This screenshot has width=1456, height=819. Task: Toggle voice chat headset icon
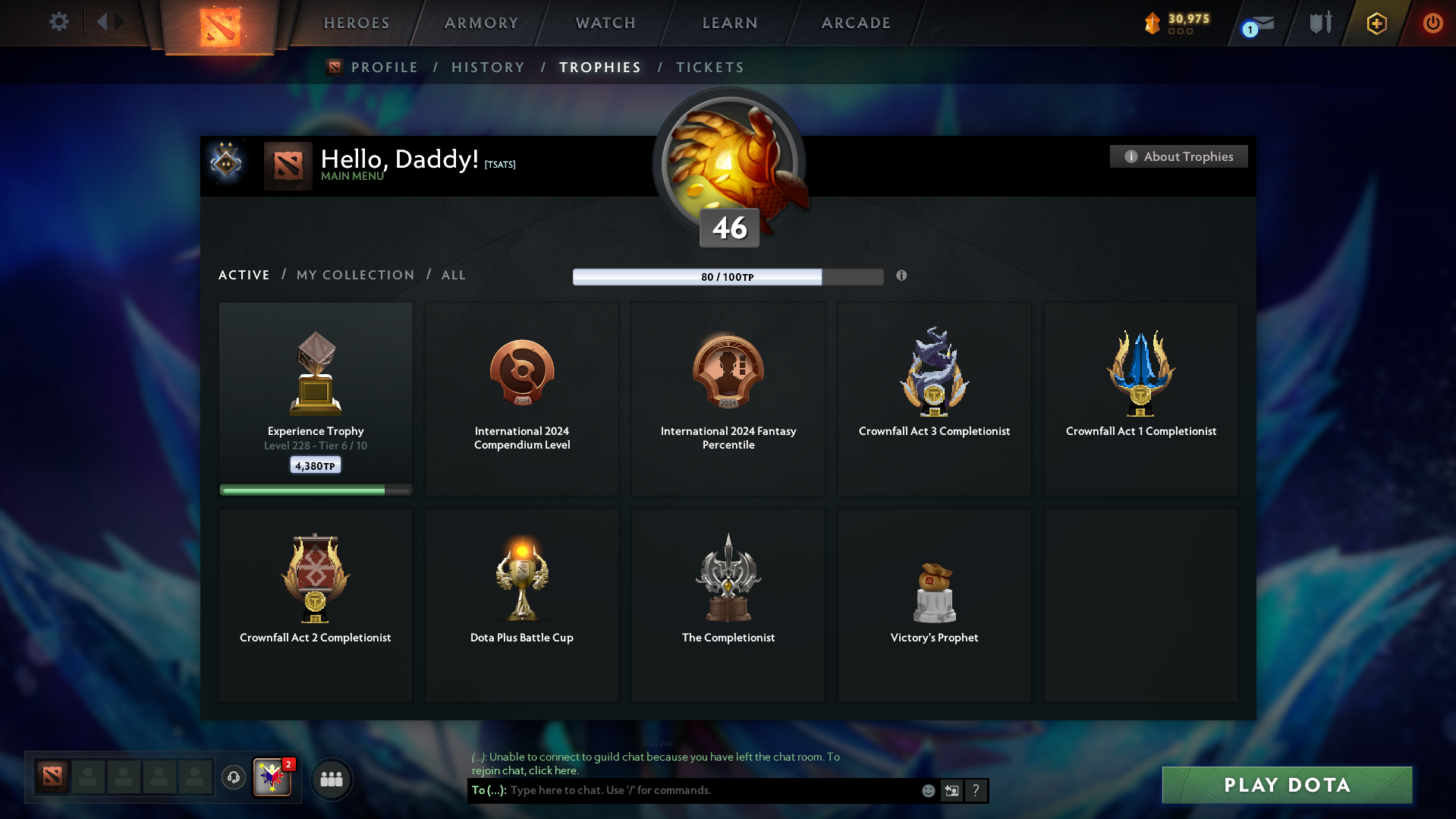coord(233,778)
